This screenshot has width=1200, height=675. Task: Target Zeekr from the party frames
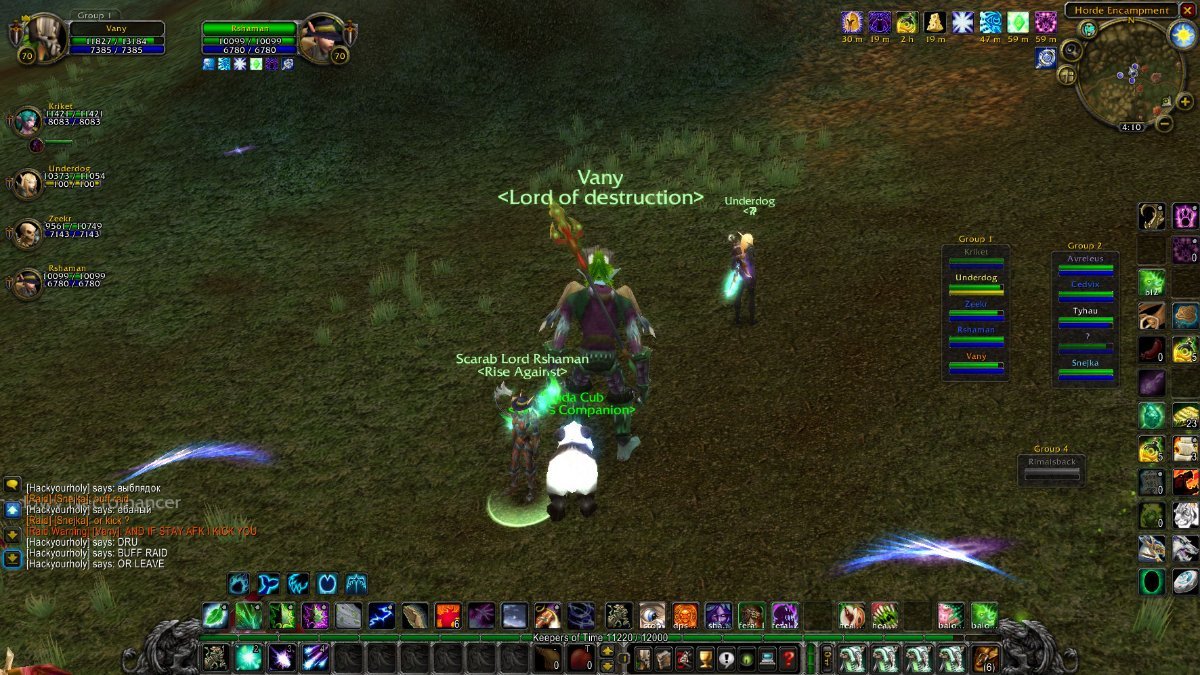27,233
